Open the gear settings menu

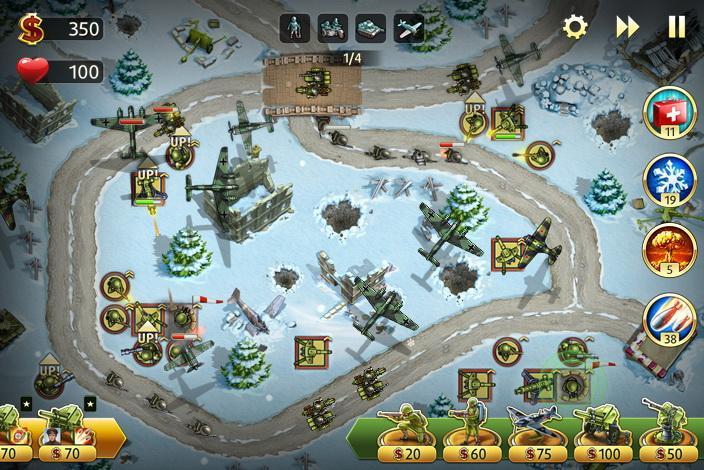click(575, 27)
